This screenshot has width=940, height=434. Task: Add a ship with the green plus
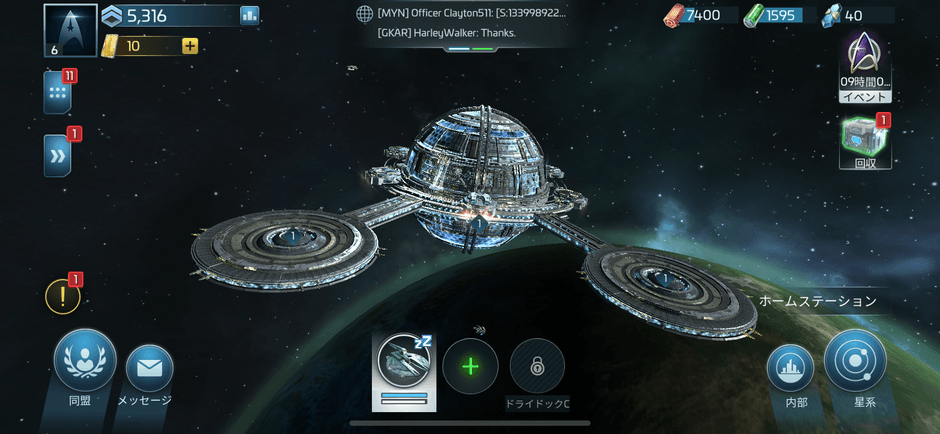tap(470, 366)
